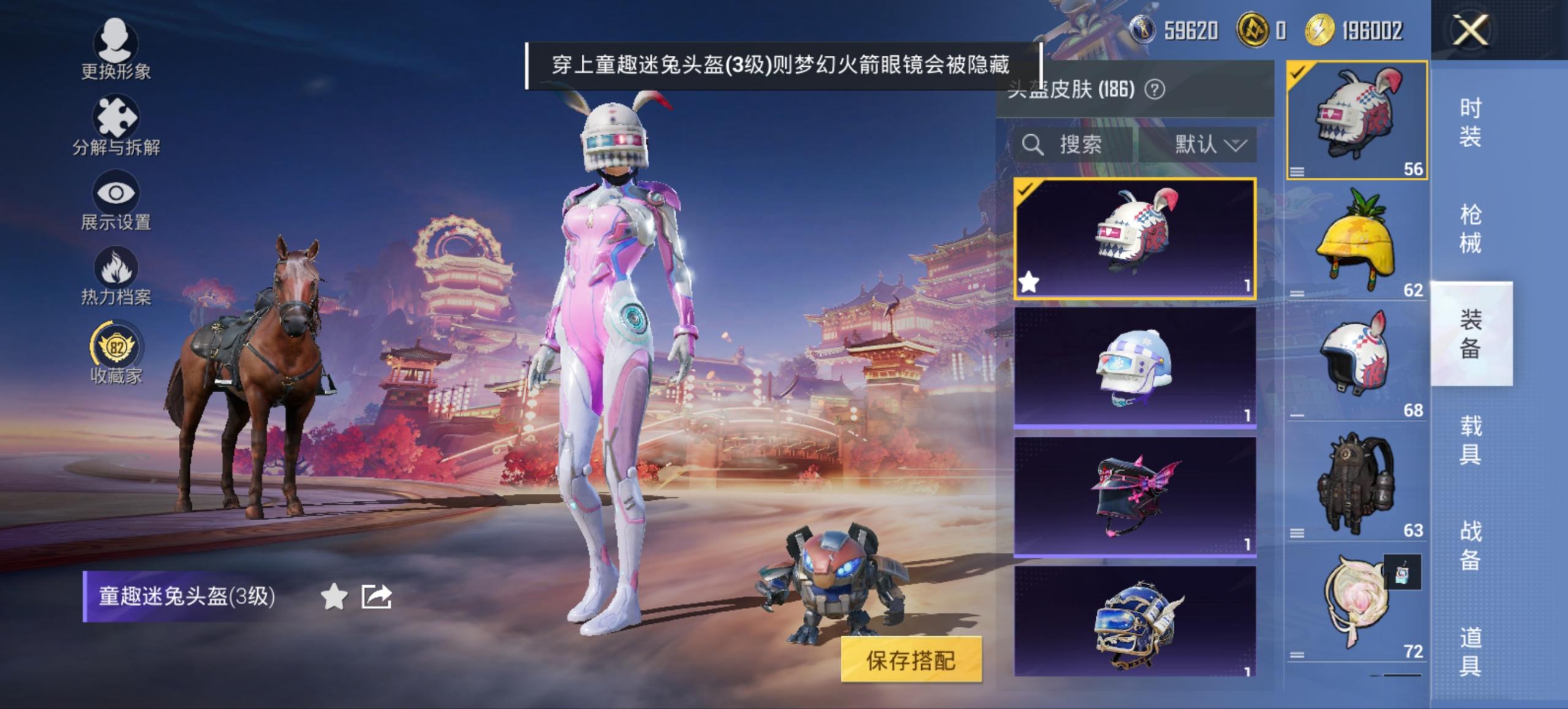Image resolution: width=1568 pixels, height=709 pixels.
Task: Click the search magnifier in helmet skins panel
Action: [x=1032, y=145]
